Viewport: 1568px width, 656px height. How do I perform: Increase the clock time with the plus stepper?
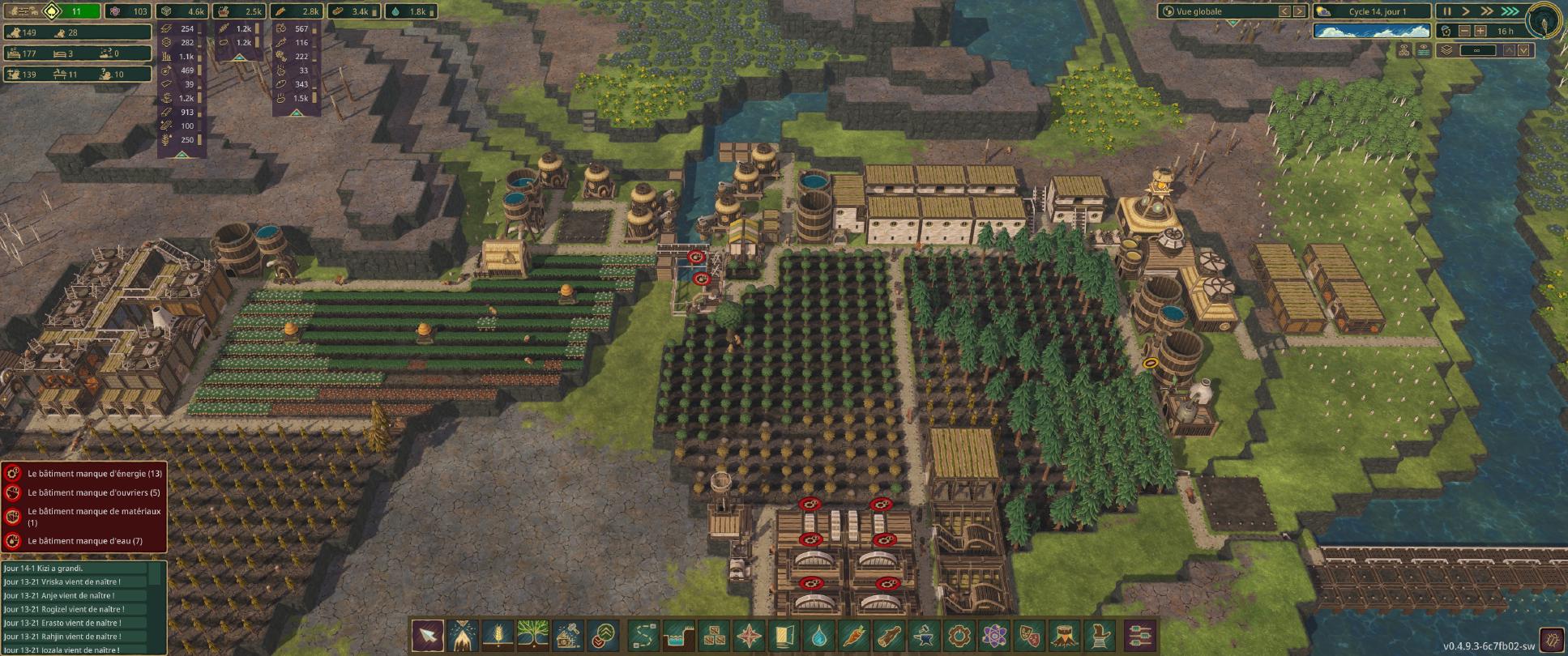pyautogui.click(x=1480, y=32)
